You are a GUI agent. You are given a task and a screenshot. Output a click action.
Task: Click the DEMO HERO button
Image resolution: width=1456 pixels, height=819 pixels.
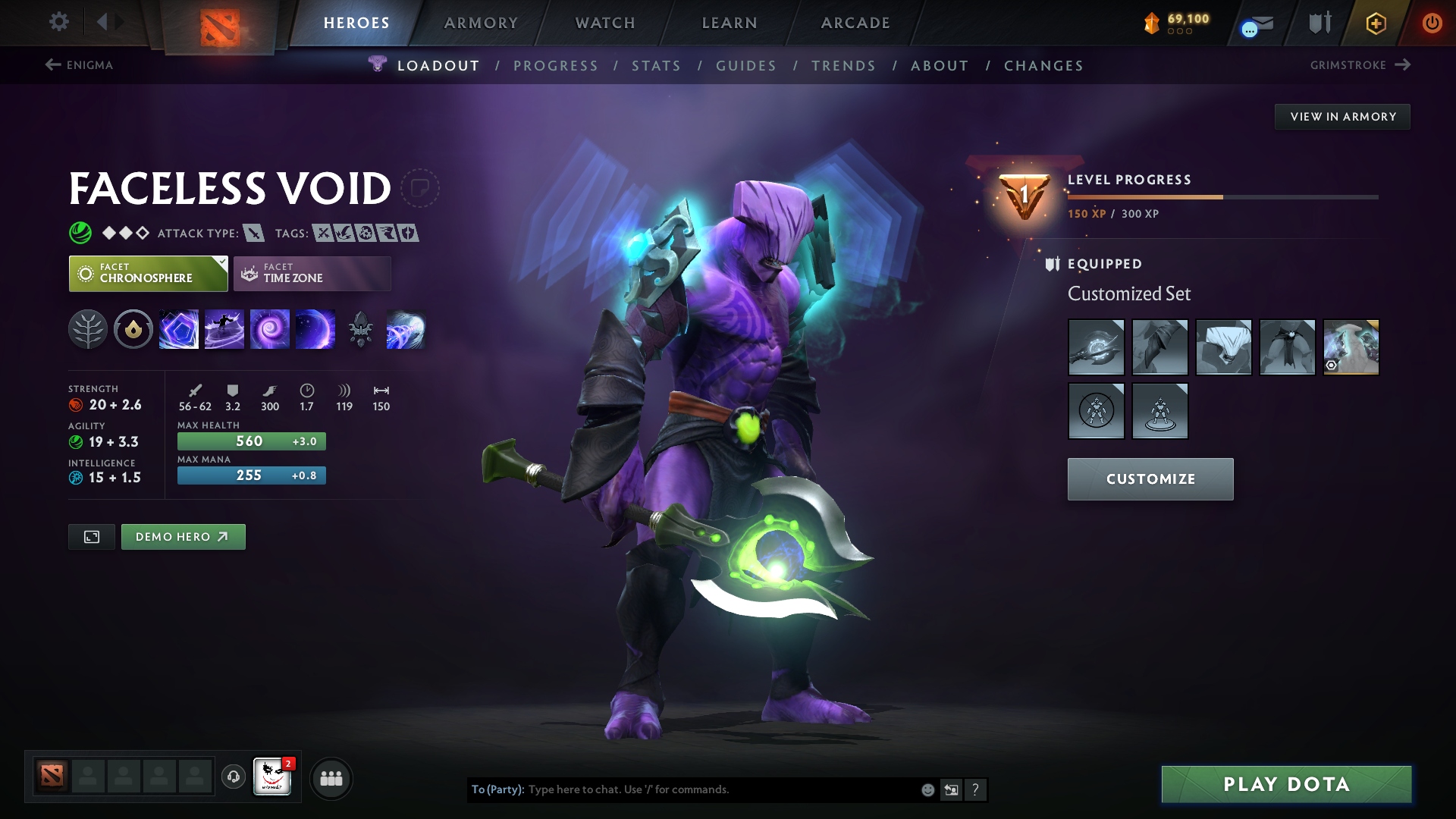coord(183,536)
